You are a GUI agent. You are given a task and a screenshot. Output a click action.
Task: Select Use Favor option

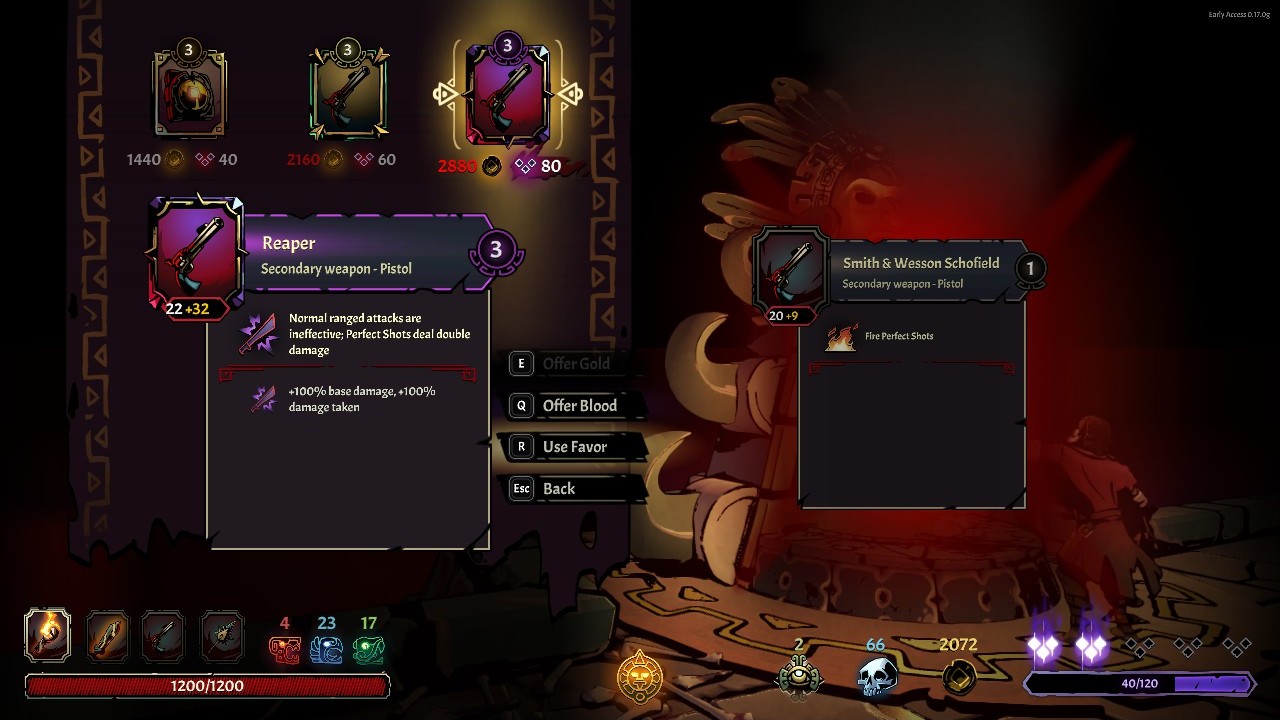574,447
